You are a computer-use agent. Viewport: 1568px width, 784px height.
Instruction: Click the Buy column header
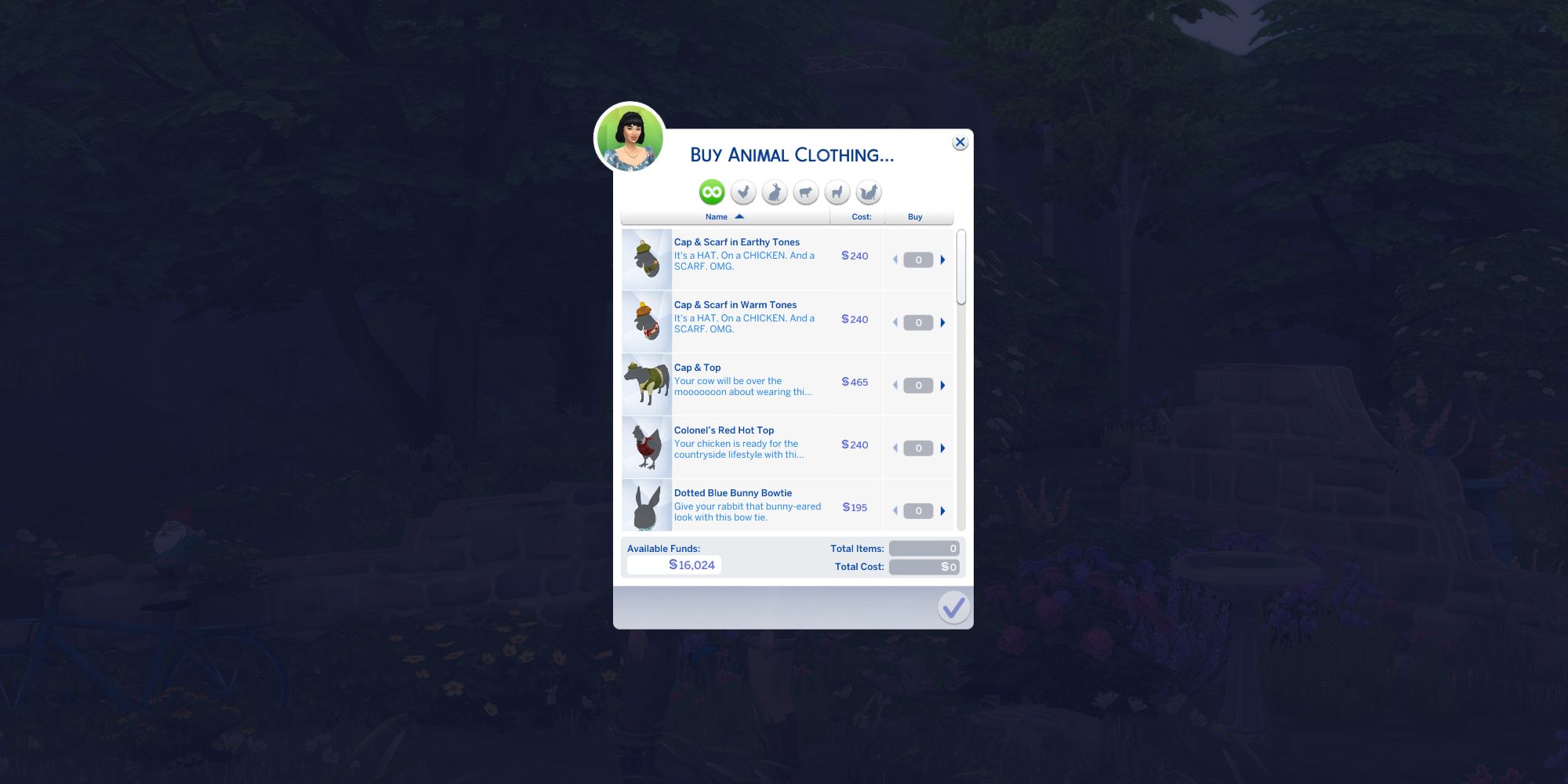[x=914, y=216]
